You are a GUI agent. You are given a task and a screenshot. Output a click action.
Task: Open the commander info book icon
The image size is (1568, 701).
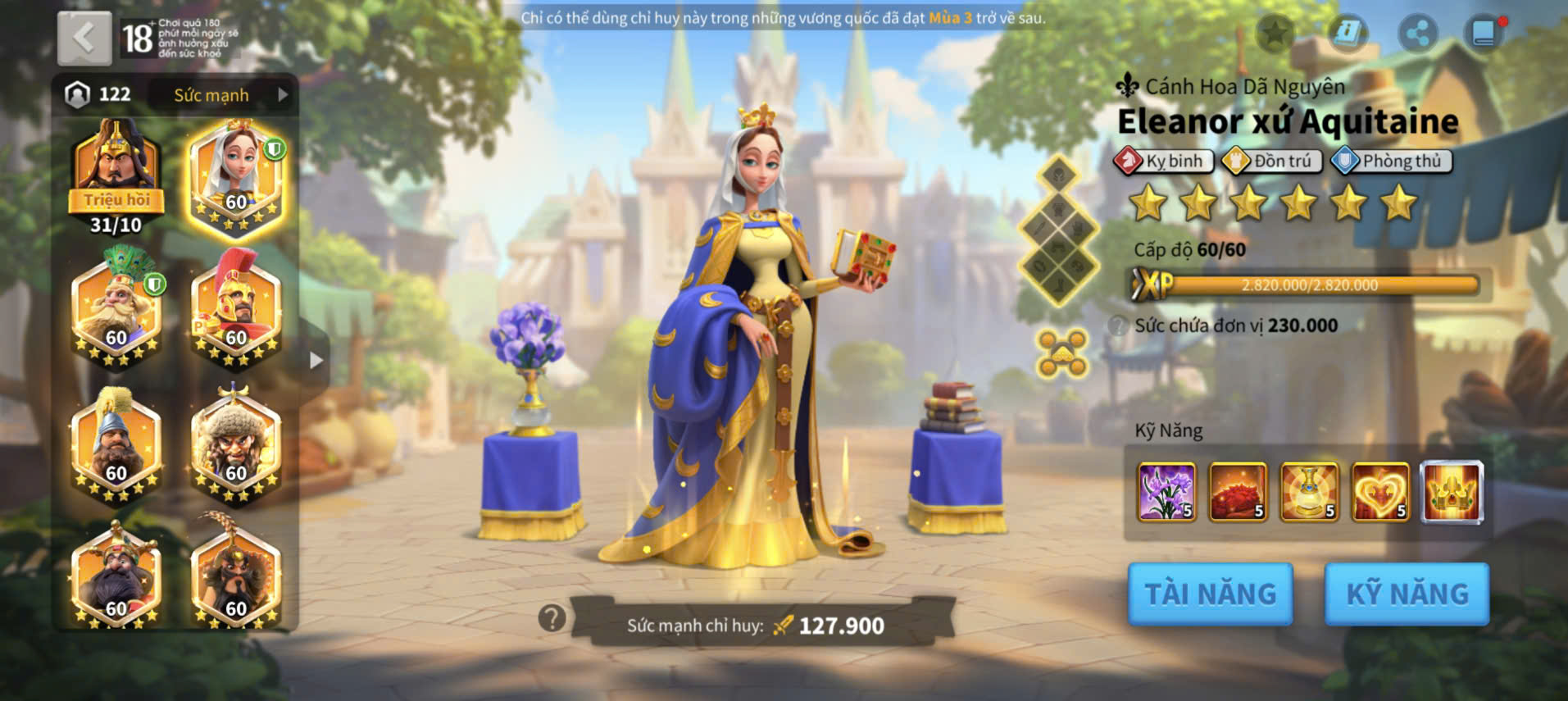pyautogui.click(x=1347, y=33)
